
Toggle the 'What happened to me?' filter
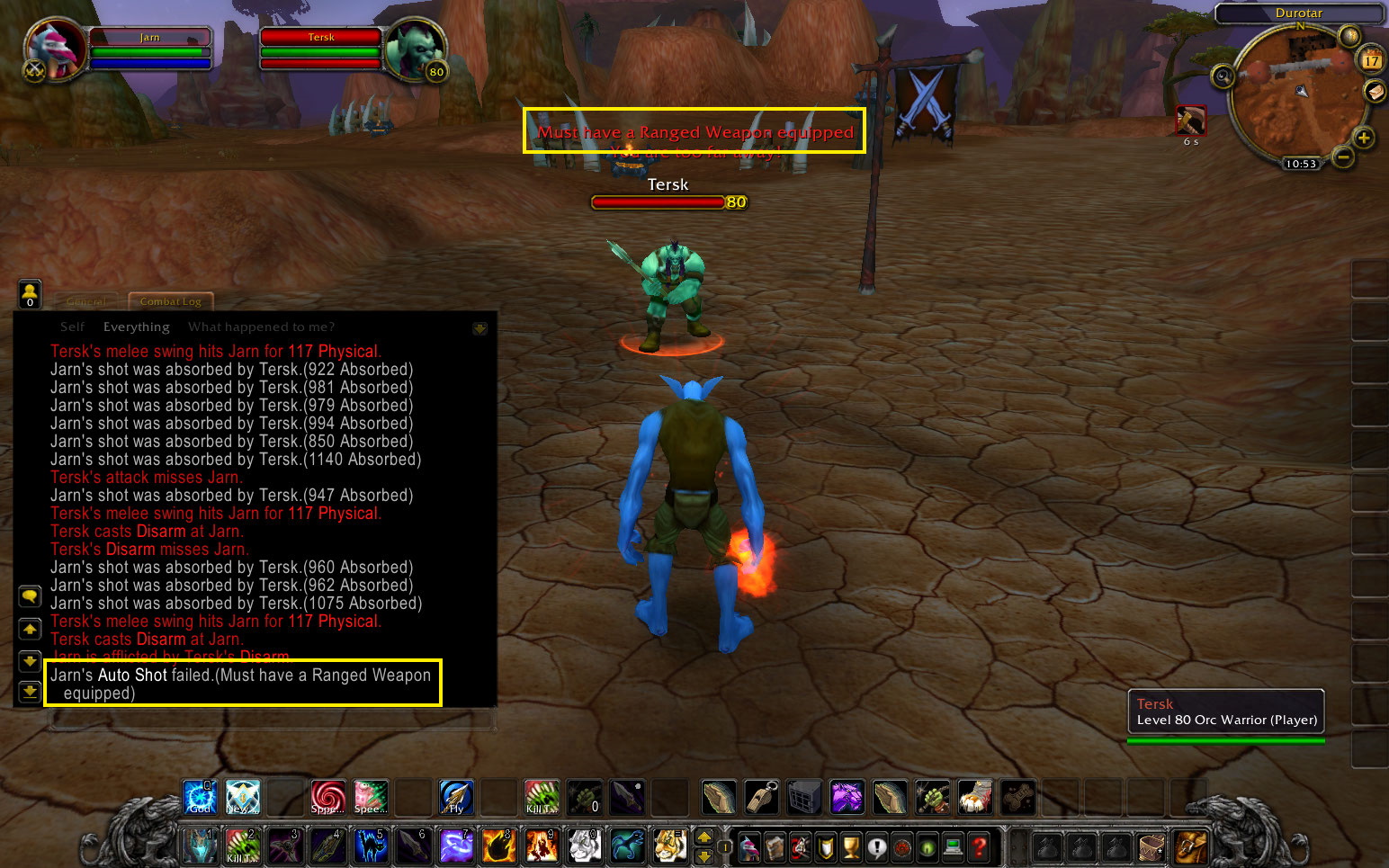point(261,327)
